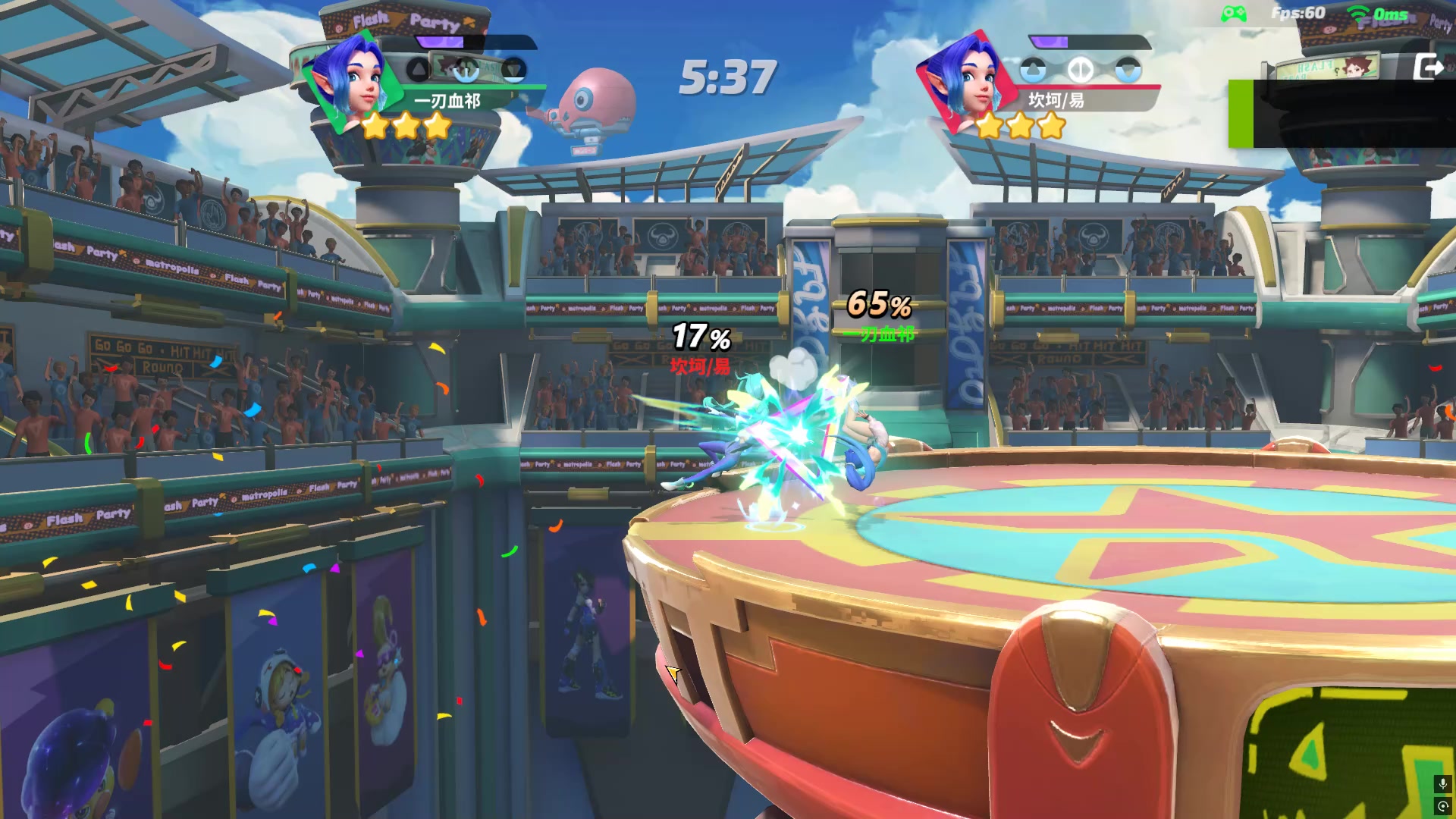Click 坎坷/易's side-arrows skill icon
1456x819 pixels.
1081,71
